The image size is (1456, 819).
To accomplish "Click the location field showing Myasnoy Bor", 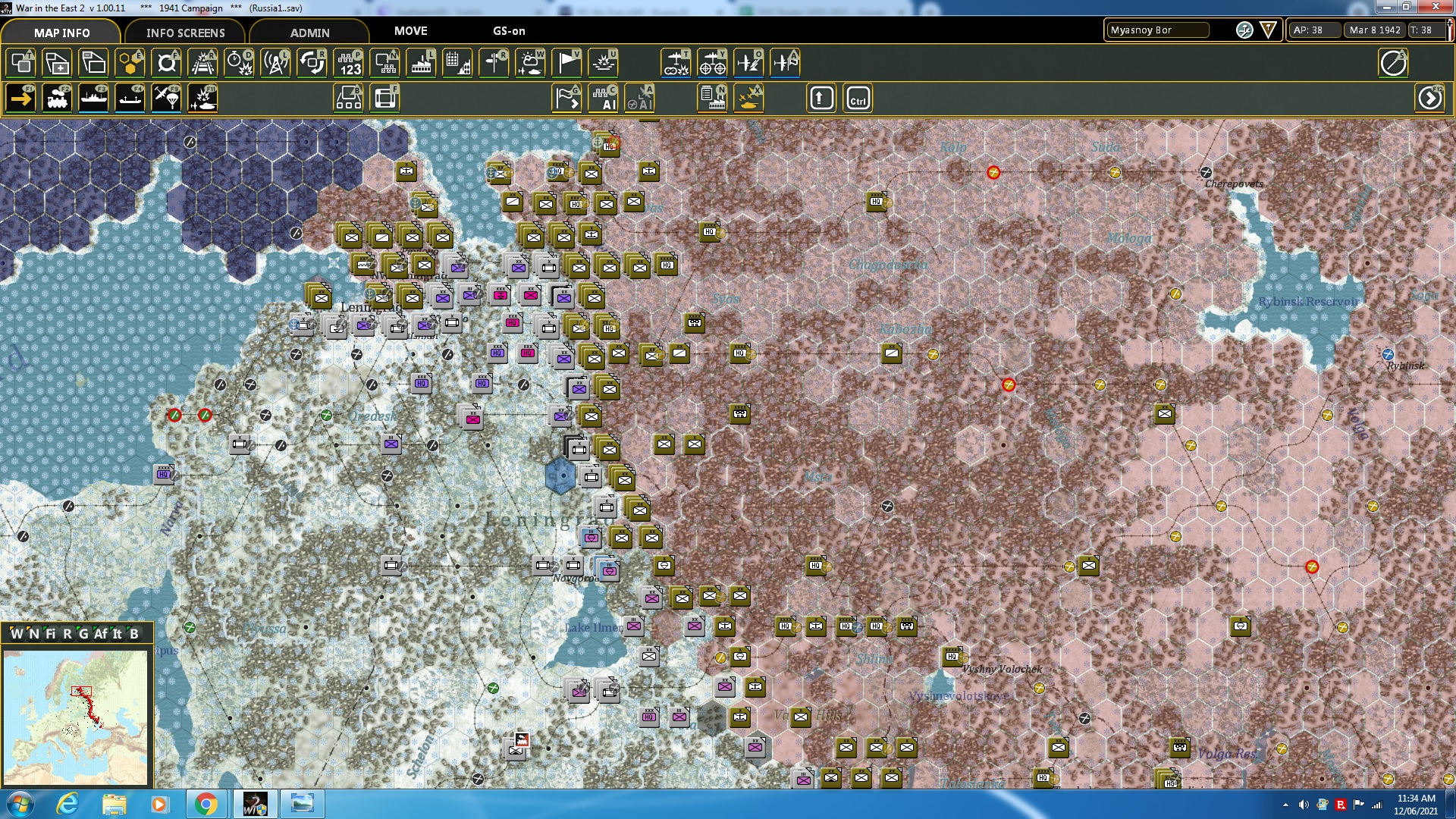I will click(1156, 31).
